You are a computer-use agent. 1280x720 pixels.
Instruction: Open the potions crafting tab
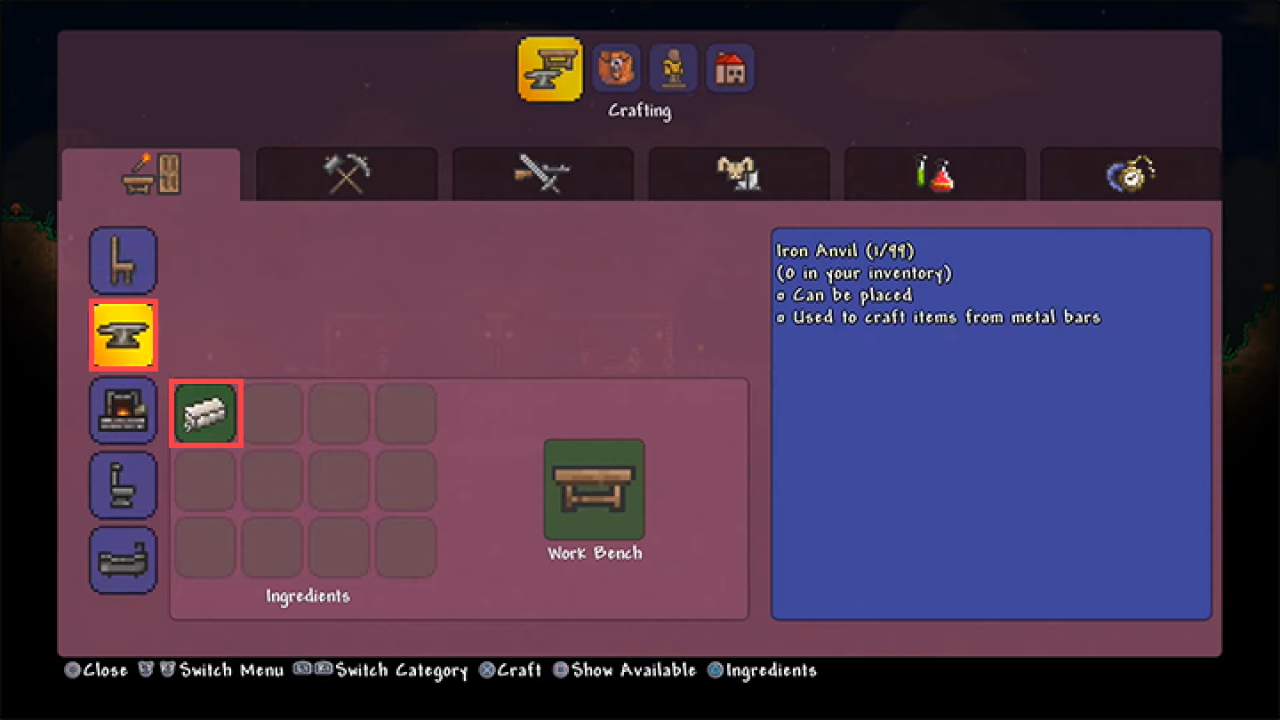(x=934, y=173)
